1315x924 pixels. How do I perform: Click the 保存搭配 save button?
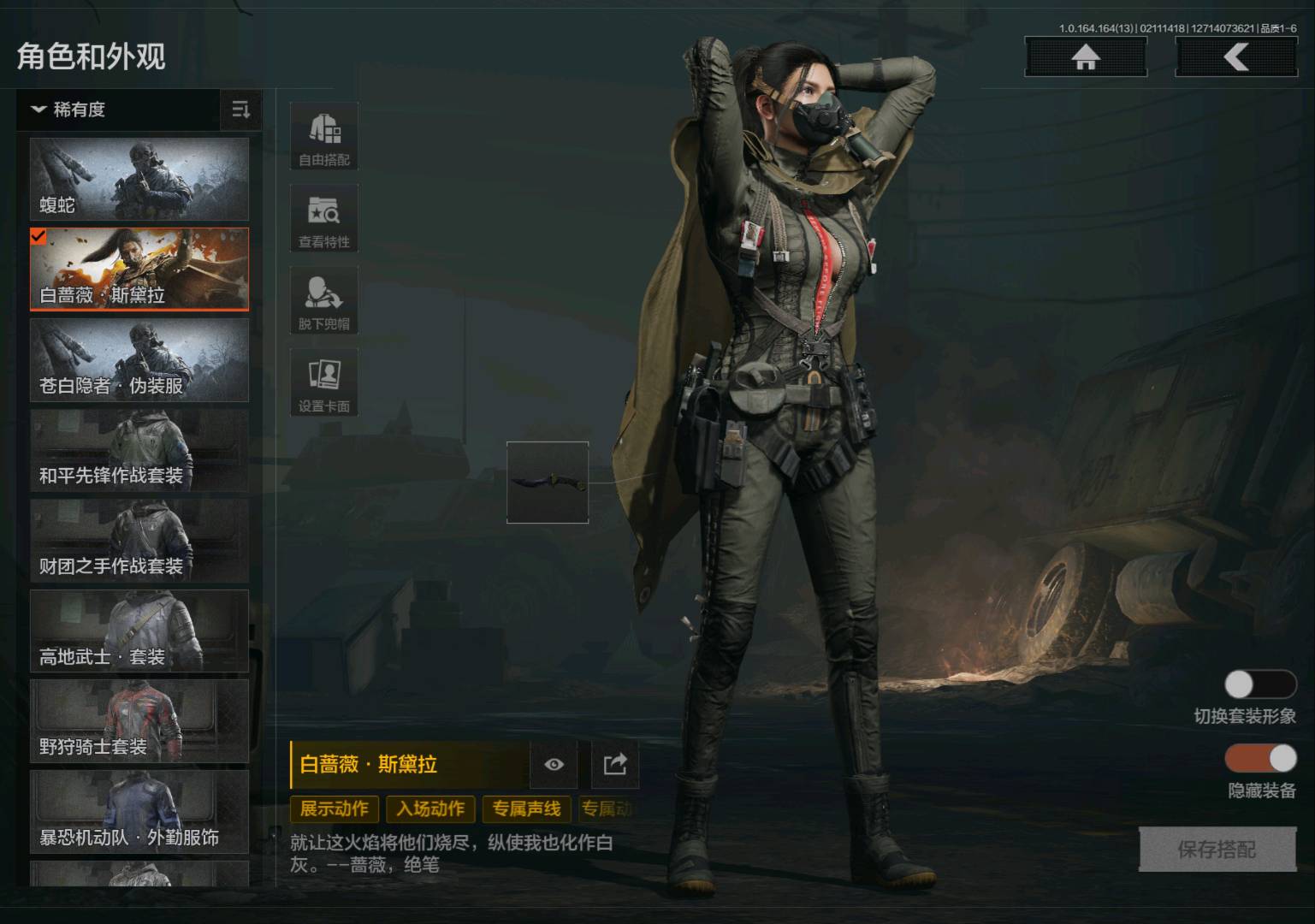[x=1217, y=850]
